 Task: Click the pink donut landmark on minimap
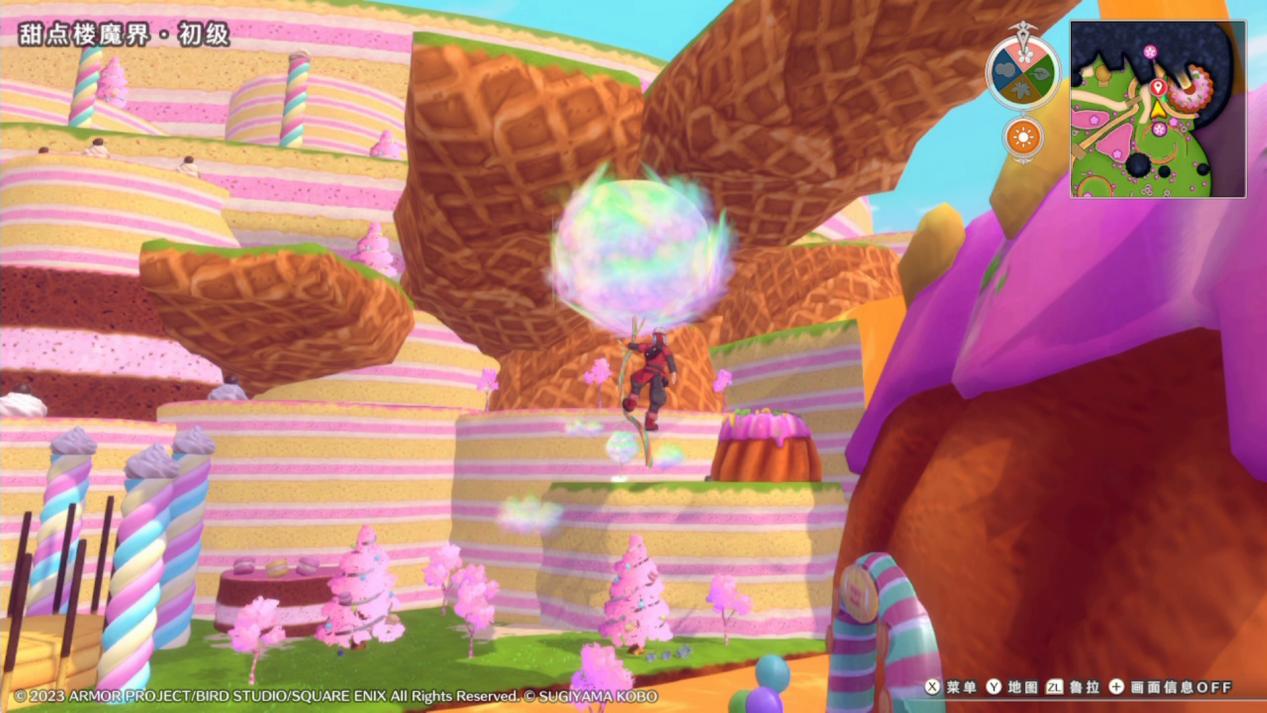1190,89
